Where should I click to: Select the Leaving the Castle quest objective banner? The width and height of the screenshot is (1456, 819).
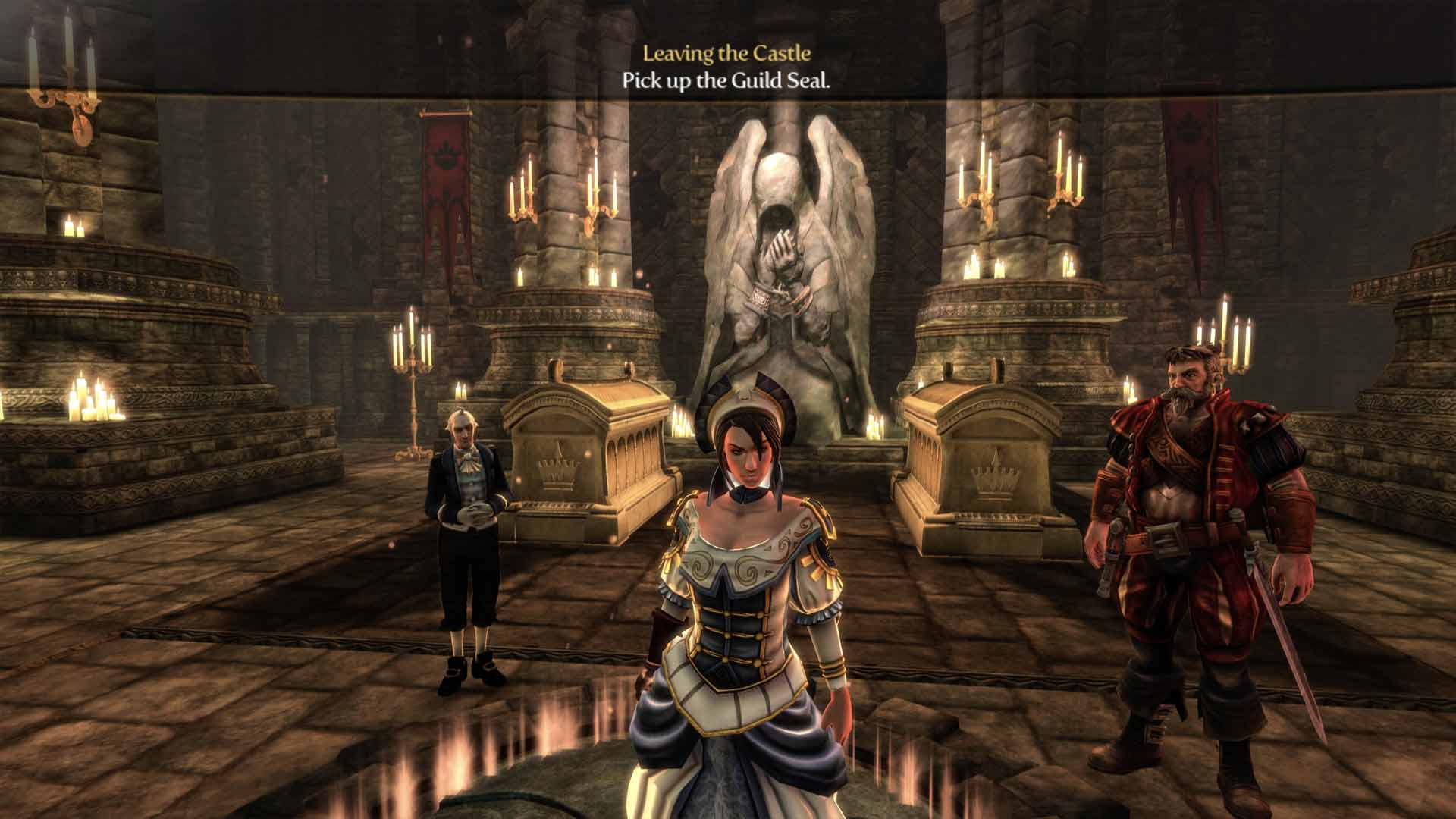click(x=726, y=67)
